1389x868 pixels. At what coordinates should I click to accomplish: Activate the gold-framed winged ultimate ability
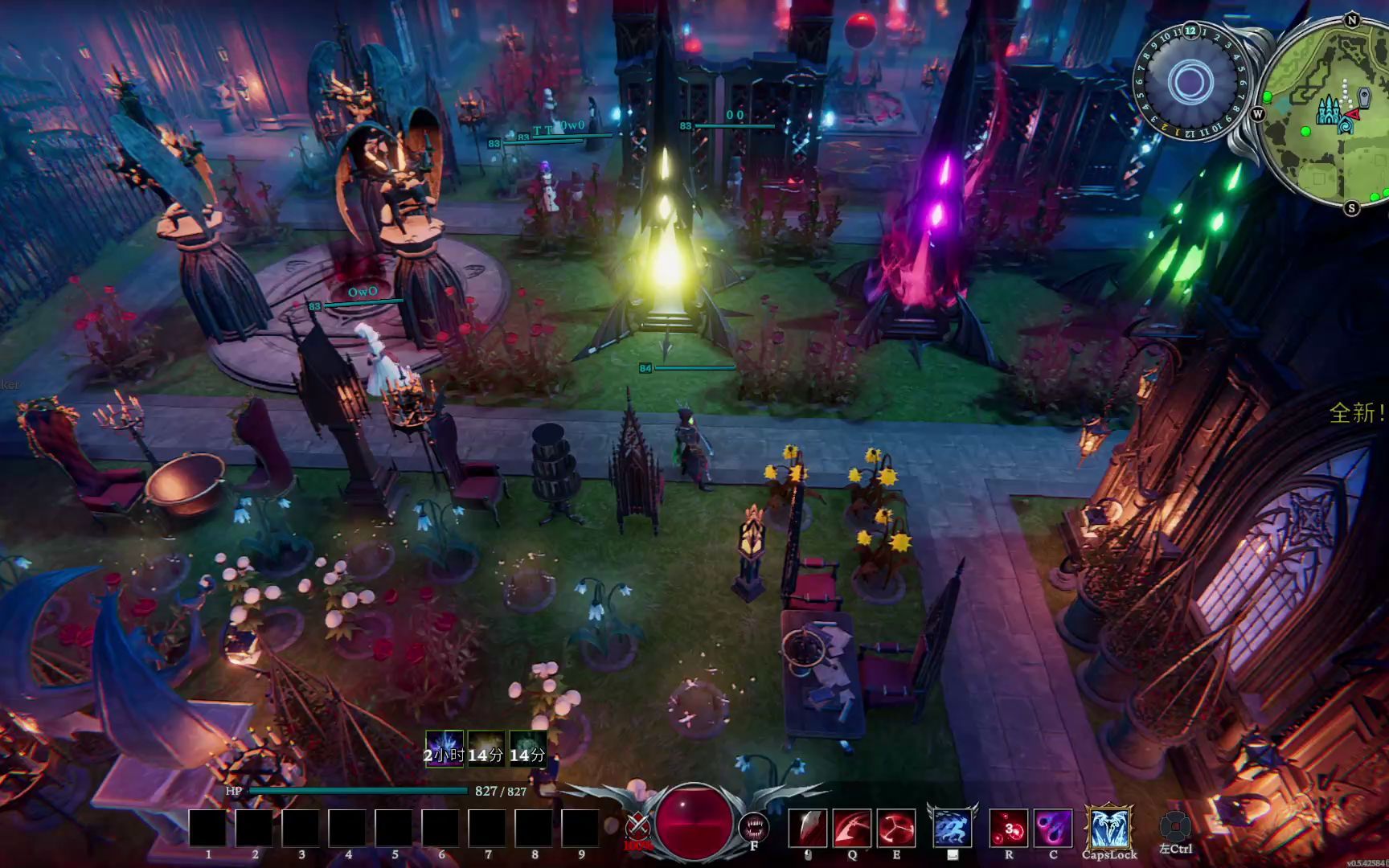(1109, 826)
